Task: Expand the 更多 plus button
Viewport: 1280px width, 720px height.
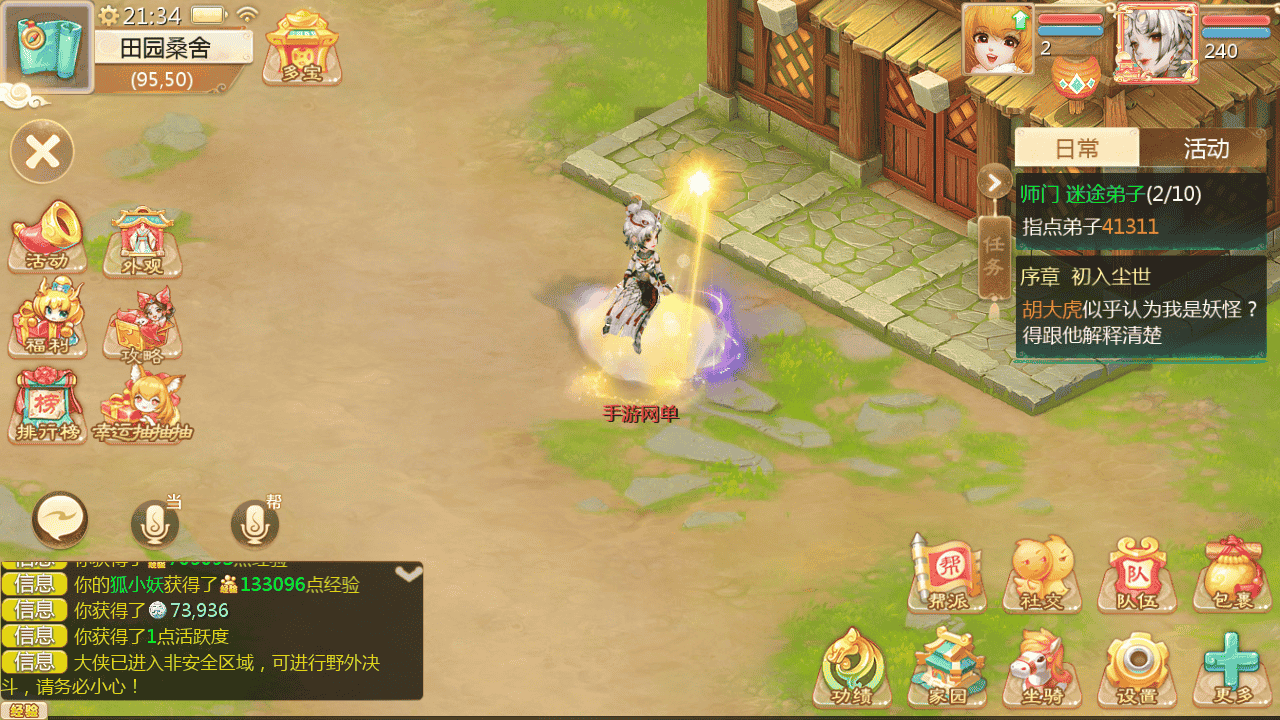Action: coord(1230,667)
